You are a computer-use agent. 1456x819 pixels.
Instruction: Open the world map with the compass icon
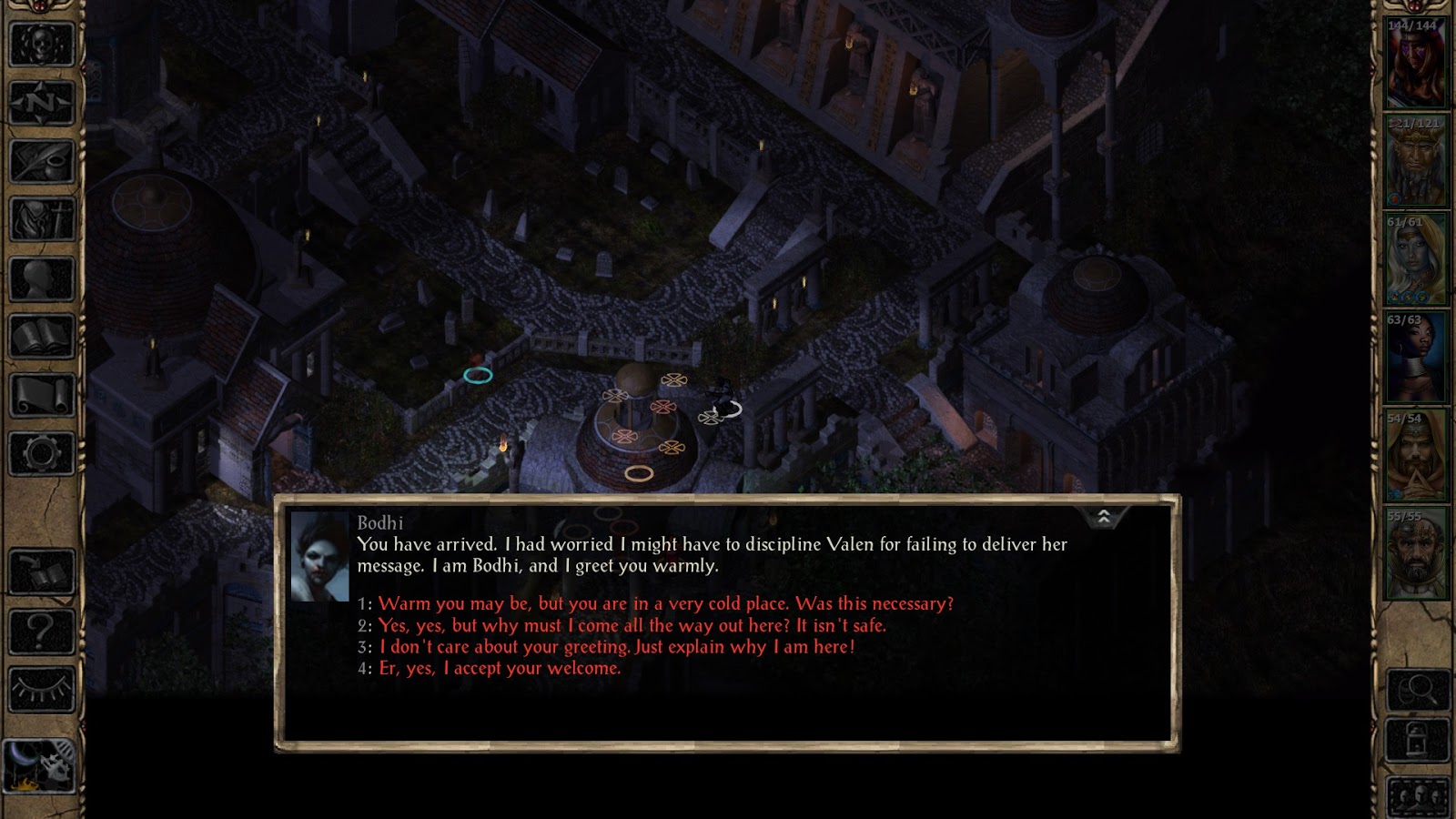[x=38, y=100]
